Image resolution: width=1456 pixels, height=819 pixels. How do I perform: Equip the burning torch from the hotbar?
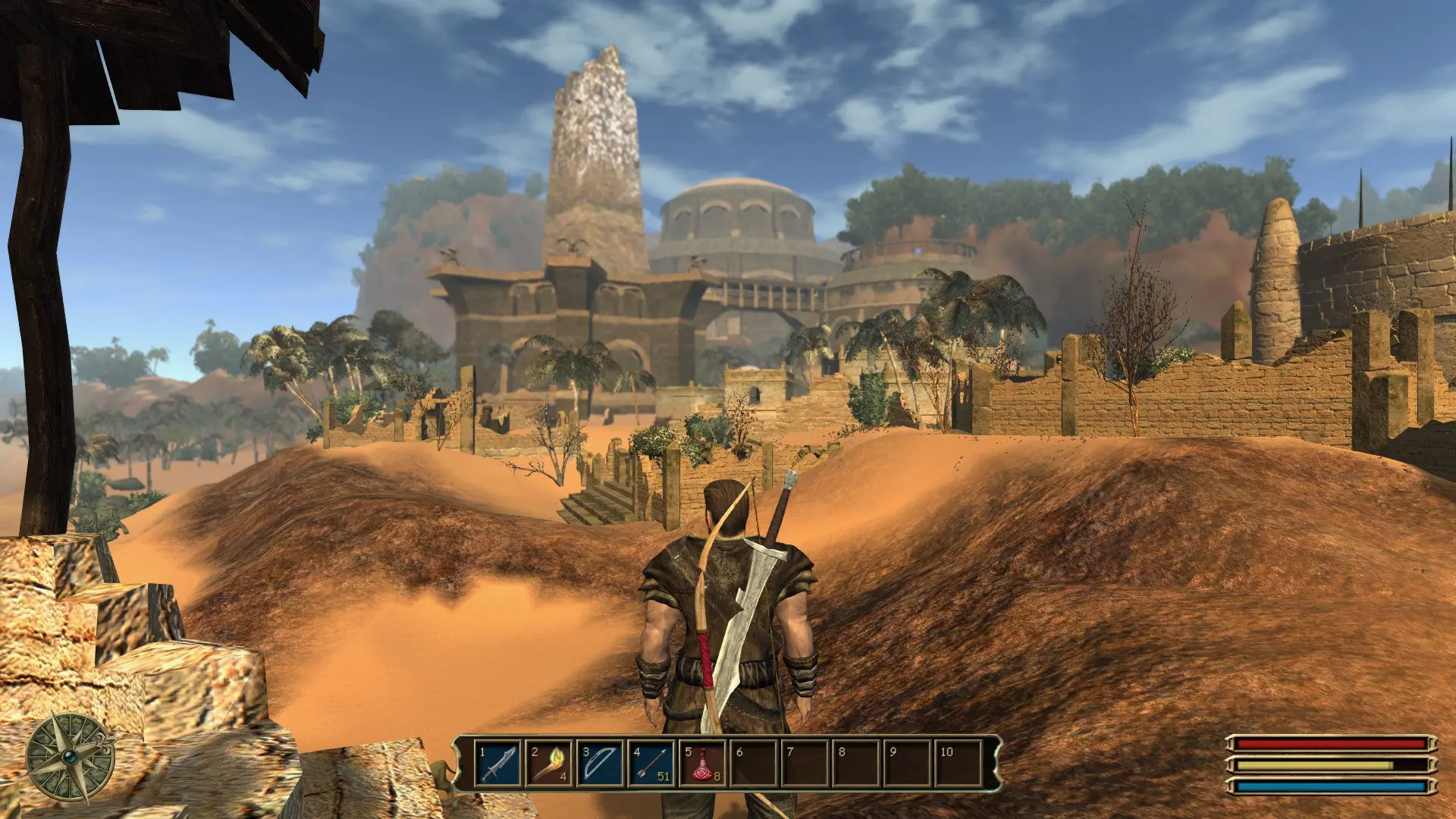pyautogui.click(x=549, y=764)
